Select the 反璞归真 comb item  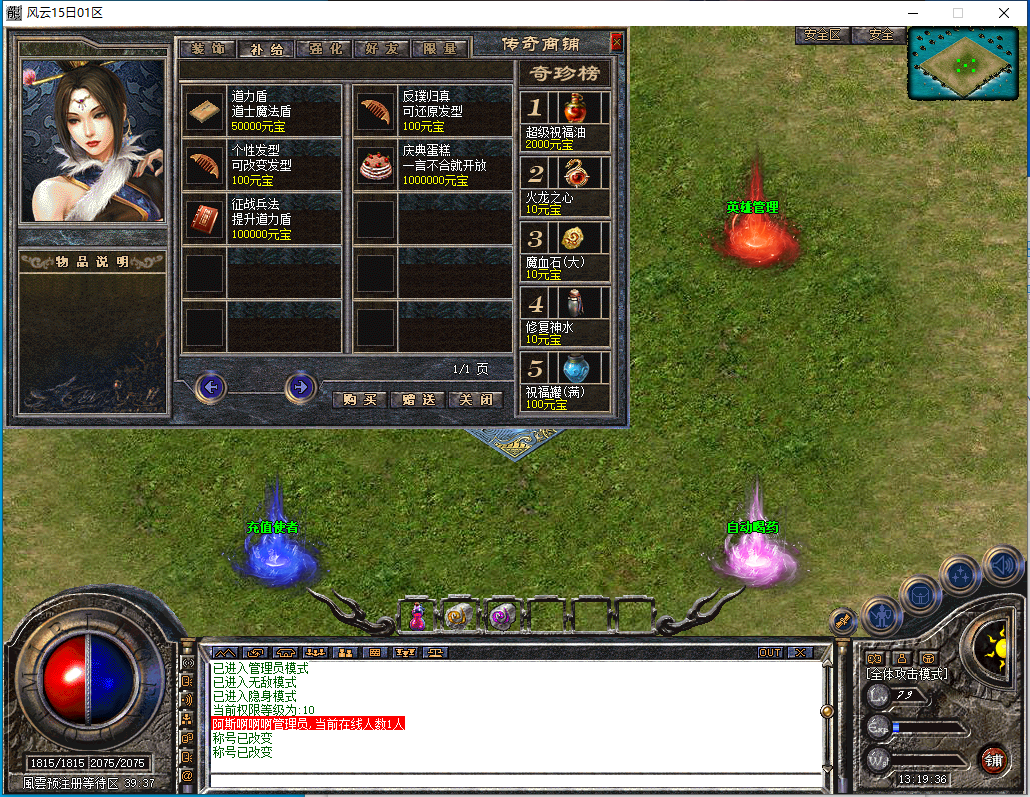376,111
